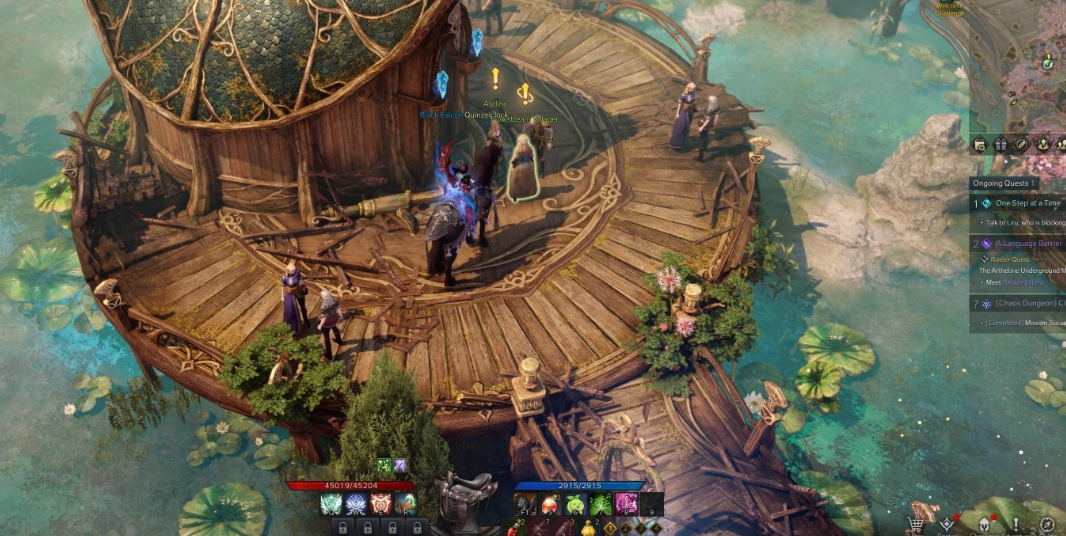
Task: Click the F1 horse mount slot
Action: pos(527,504)
